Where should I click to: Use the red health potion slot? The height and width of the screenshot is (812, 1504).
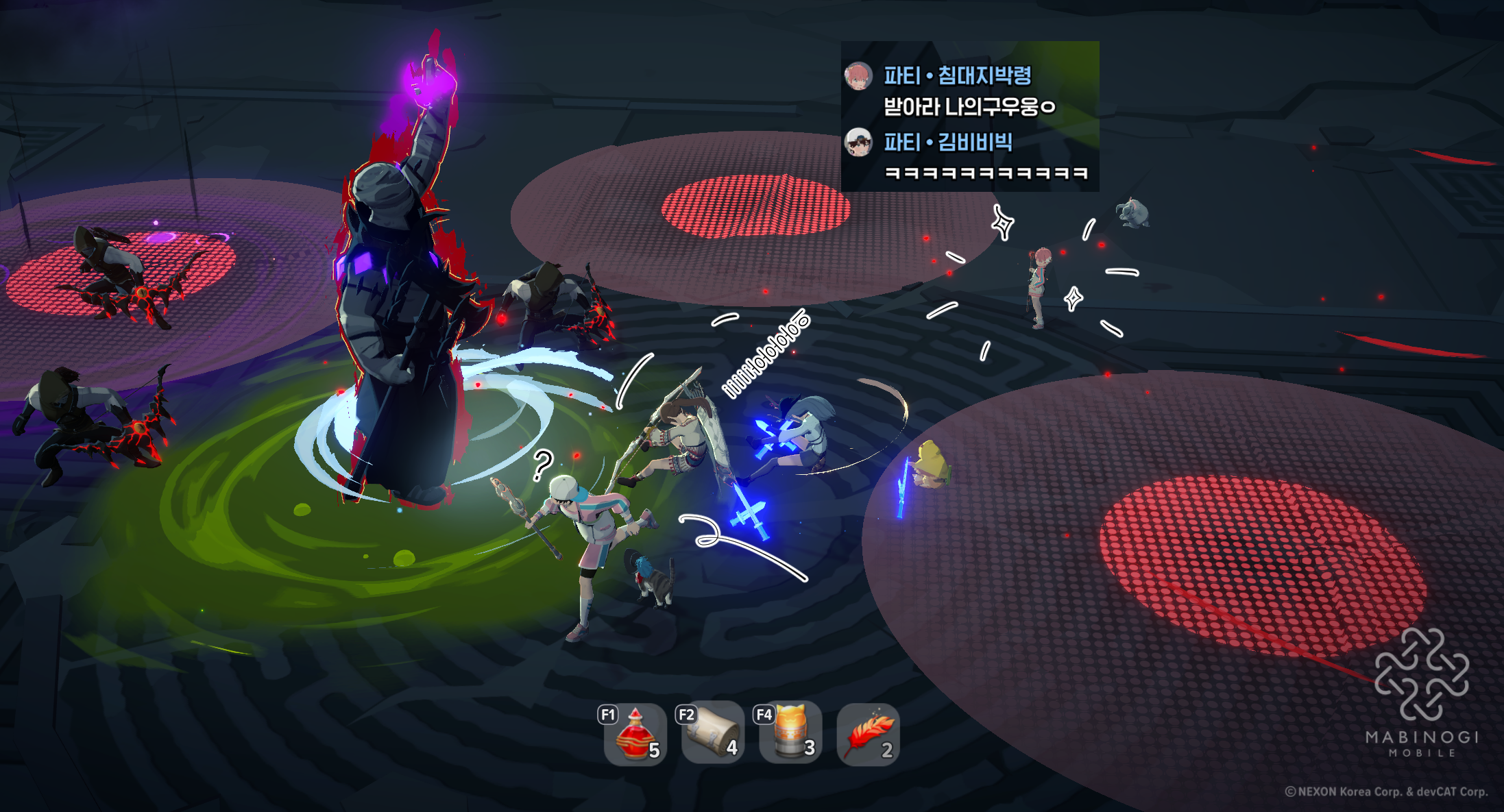(x=635, y=735)
